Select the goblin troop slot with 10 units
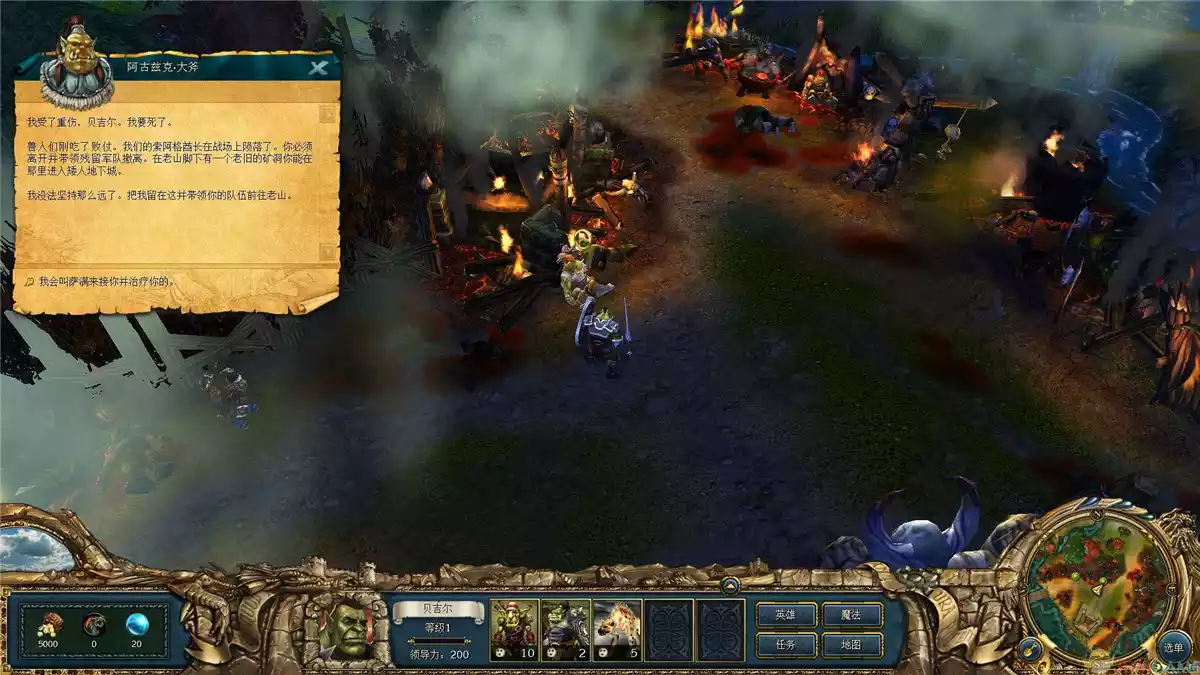The height and width of the screenshot is (675, 1200). (514, 630)
